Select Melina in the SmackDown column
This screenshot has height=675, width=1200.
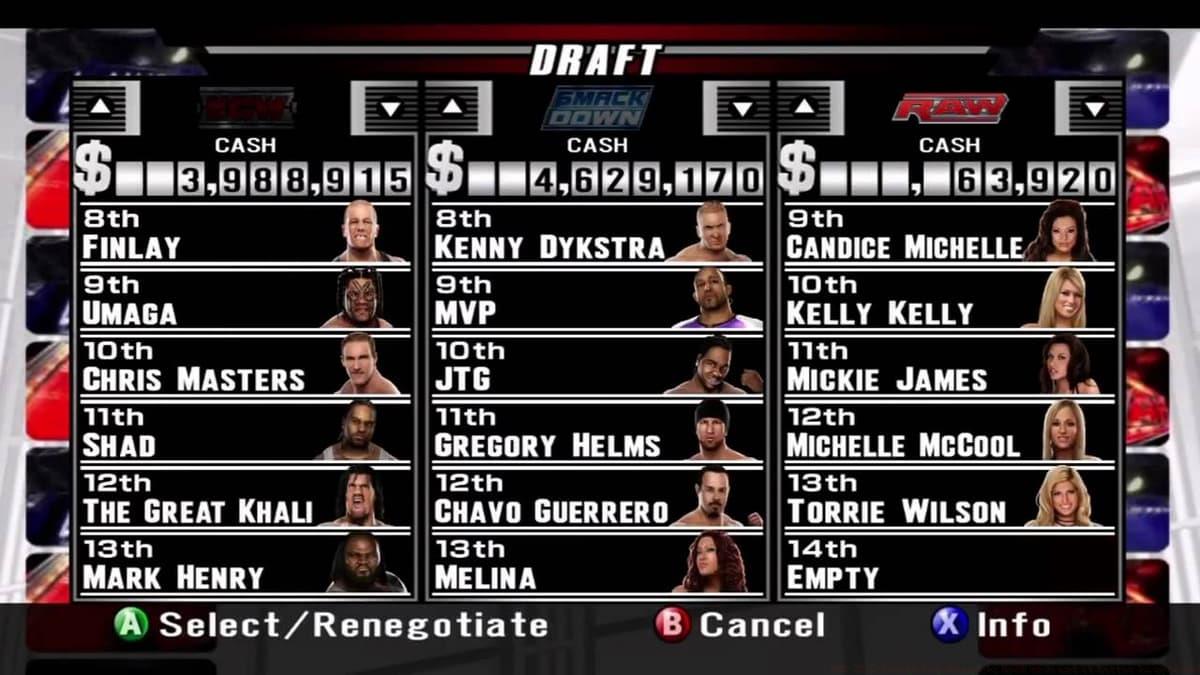tap(596, 563)
